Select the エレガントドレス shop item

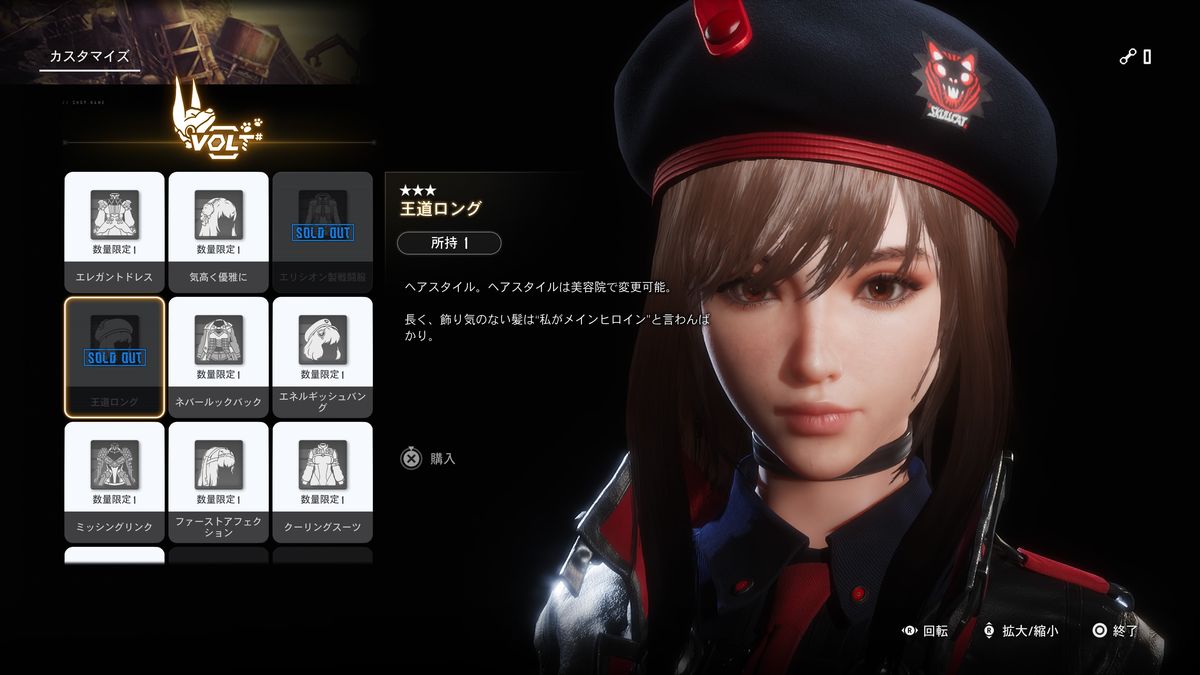[x=114, y=231]
